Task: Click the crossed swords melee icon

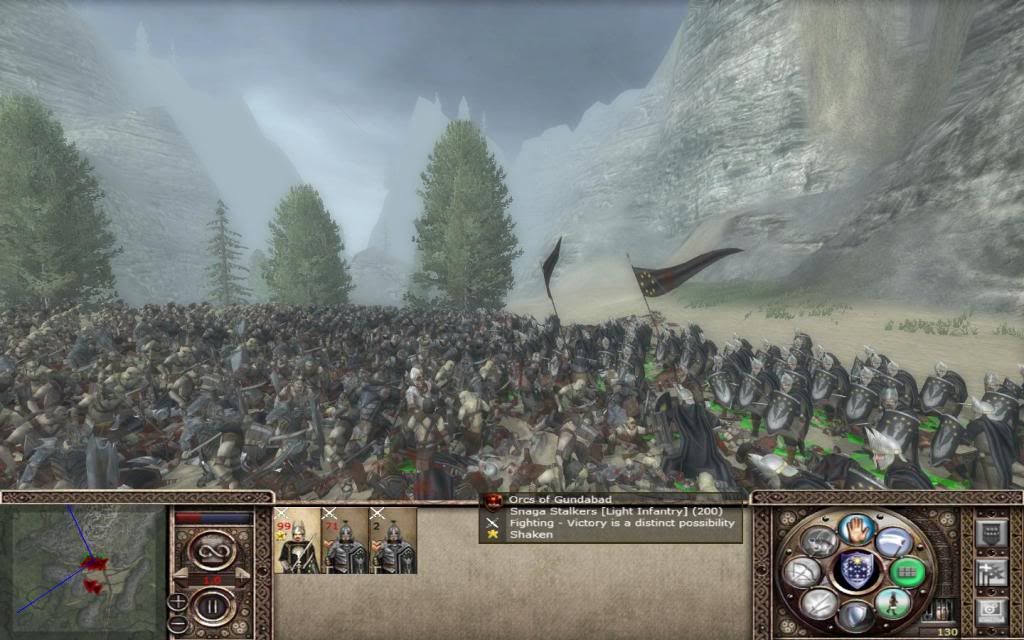Action: 818,602
